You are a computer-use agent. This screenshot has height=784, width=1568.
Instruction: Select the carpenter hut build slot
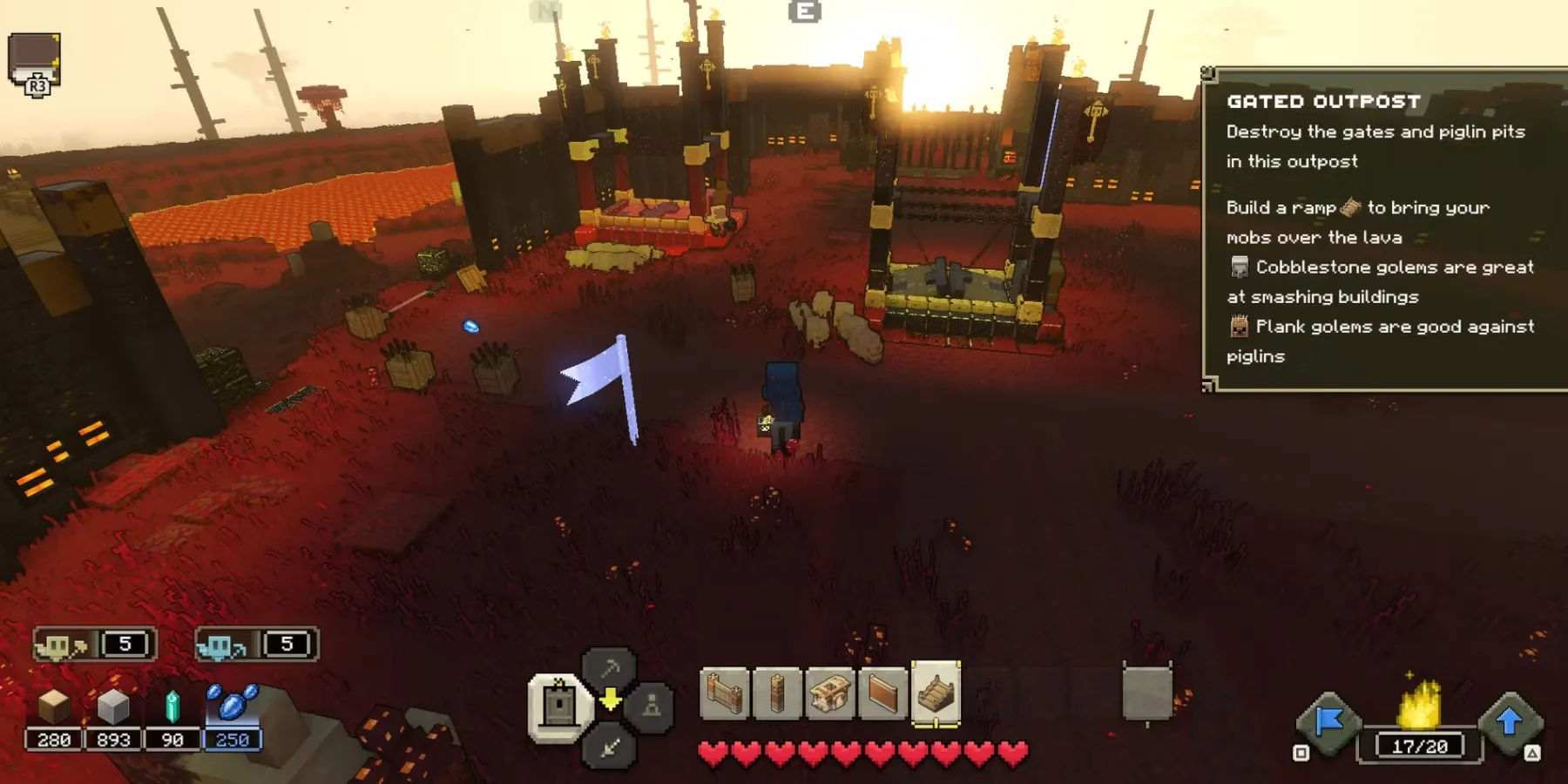pyautogui.click(x=829, y=694)
